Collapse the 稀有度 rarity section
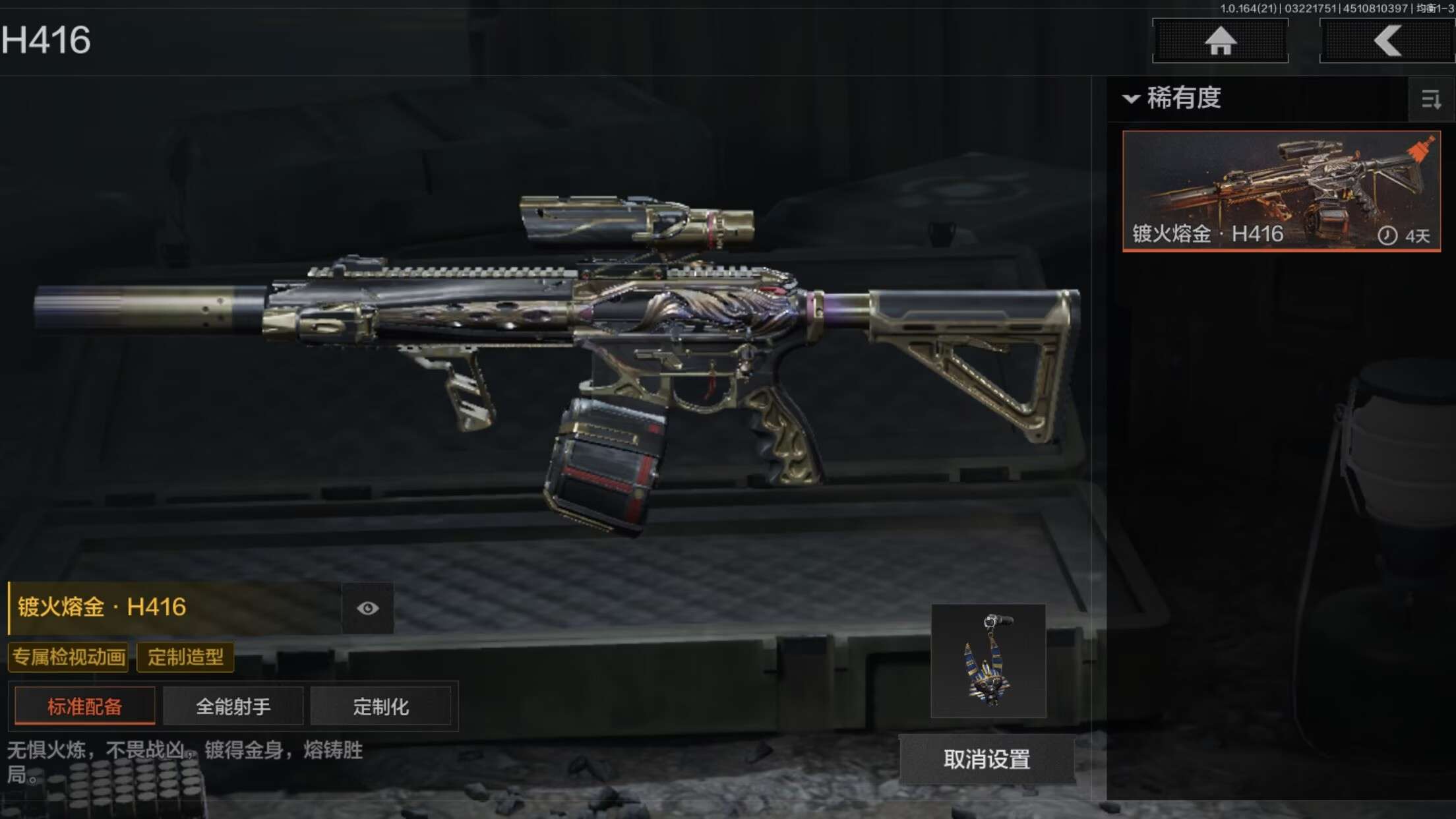The width and height of the screenshot is (1456, 819). tap(1132, 99)
